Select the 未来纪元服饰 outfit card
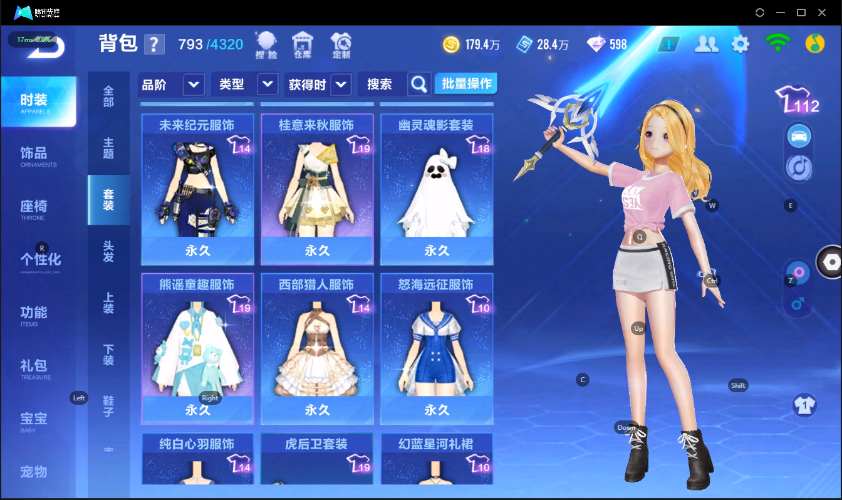 pos(196,189)
